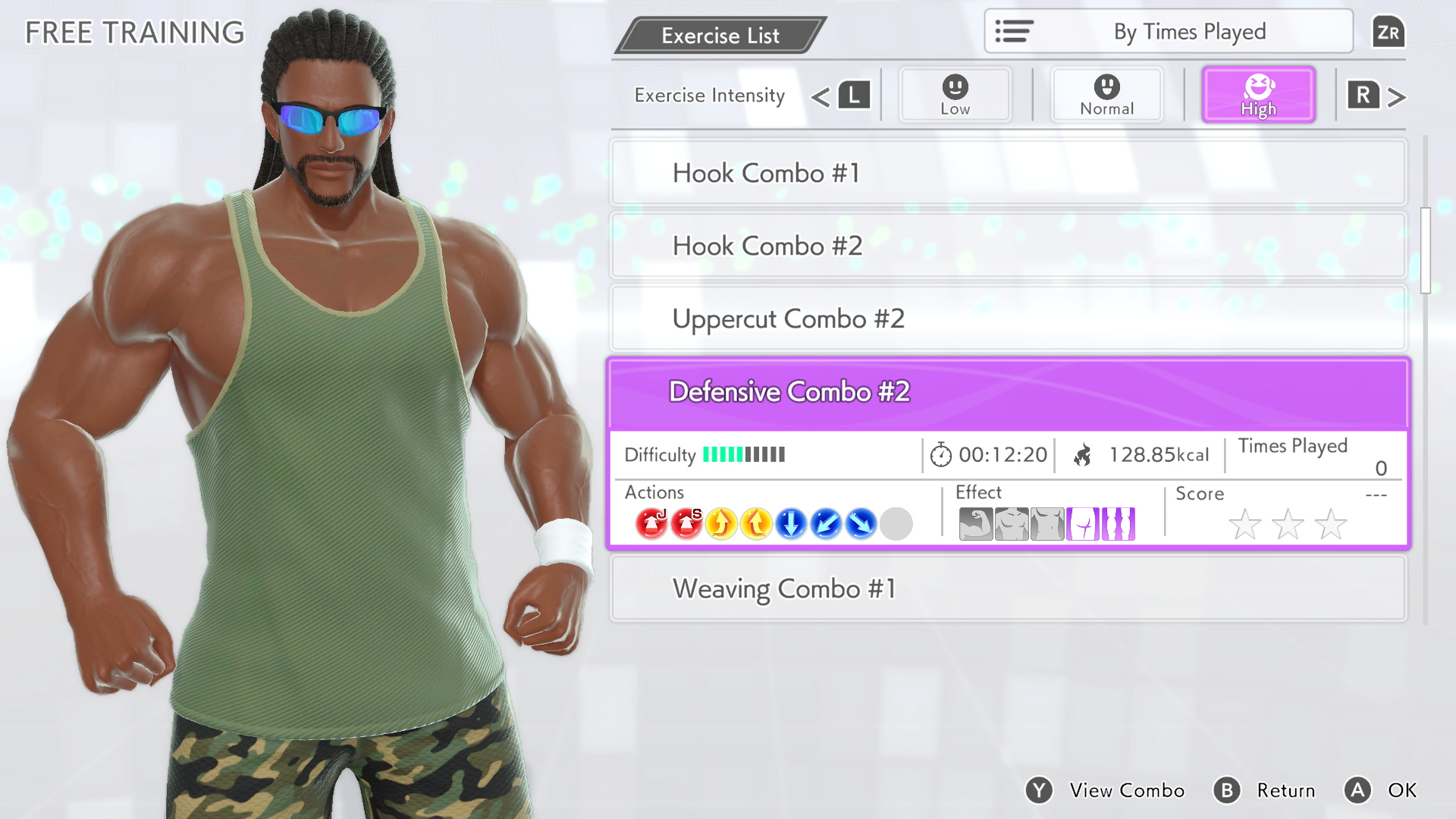Viewport: 1456px width, 819px height.
Task: Select Hook Combo #1 from the list
Action: click(1008, 173)
